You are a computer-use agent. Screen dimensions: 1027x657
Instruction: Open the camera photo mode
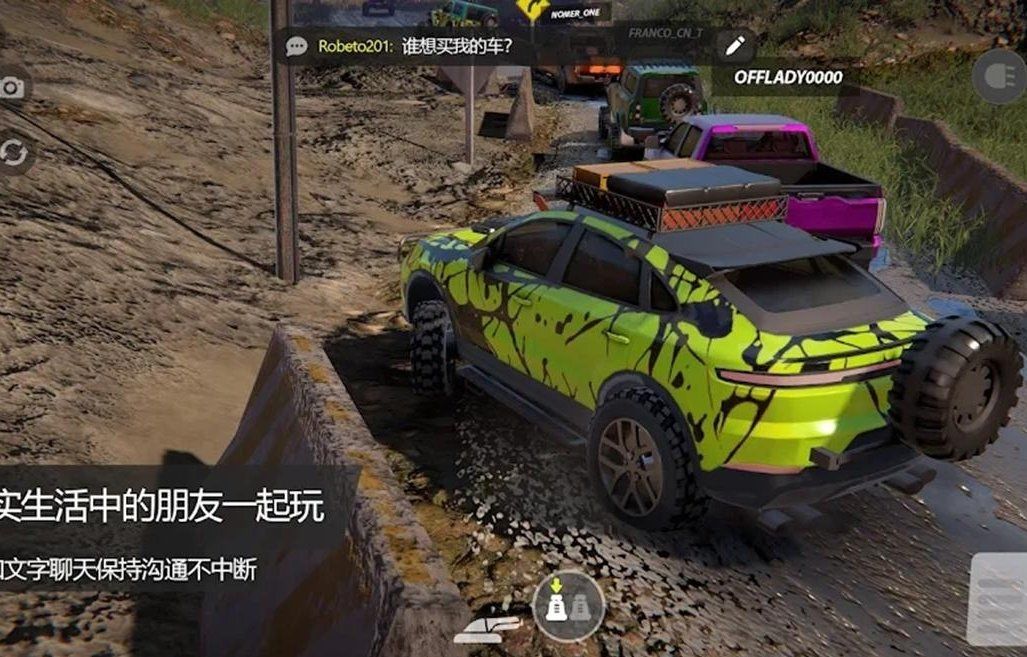pyautogui.click(x=12, y=88)
